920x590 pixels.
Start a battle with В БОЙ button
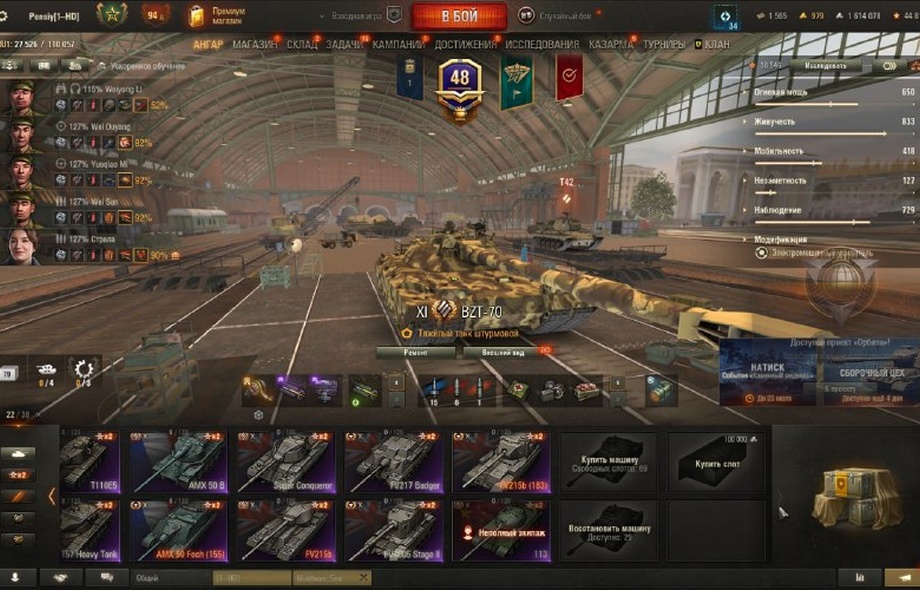point(459,16)
